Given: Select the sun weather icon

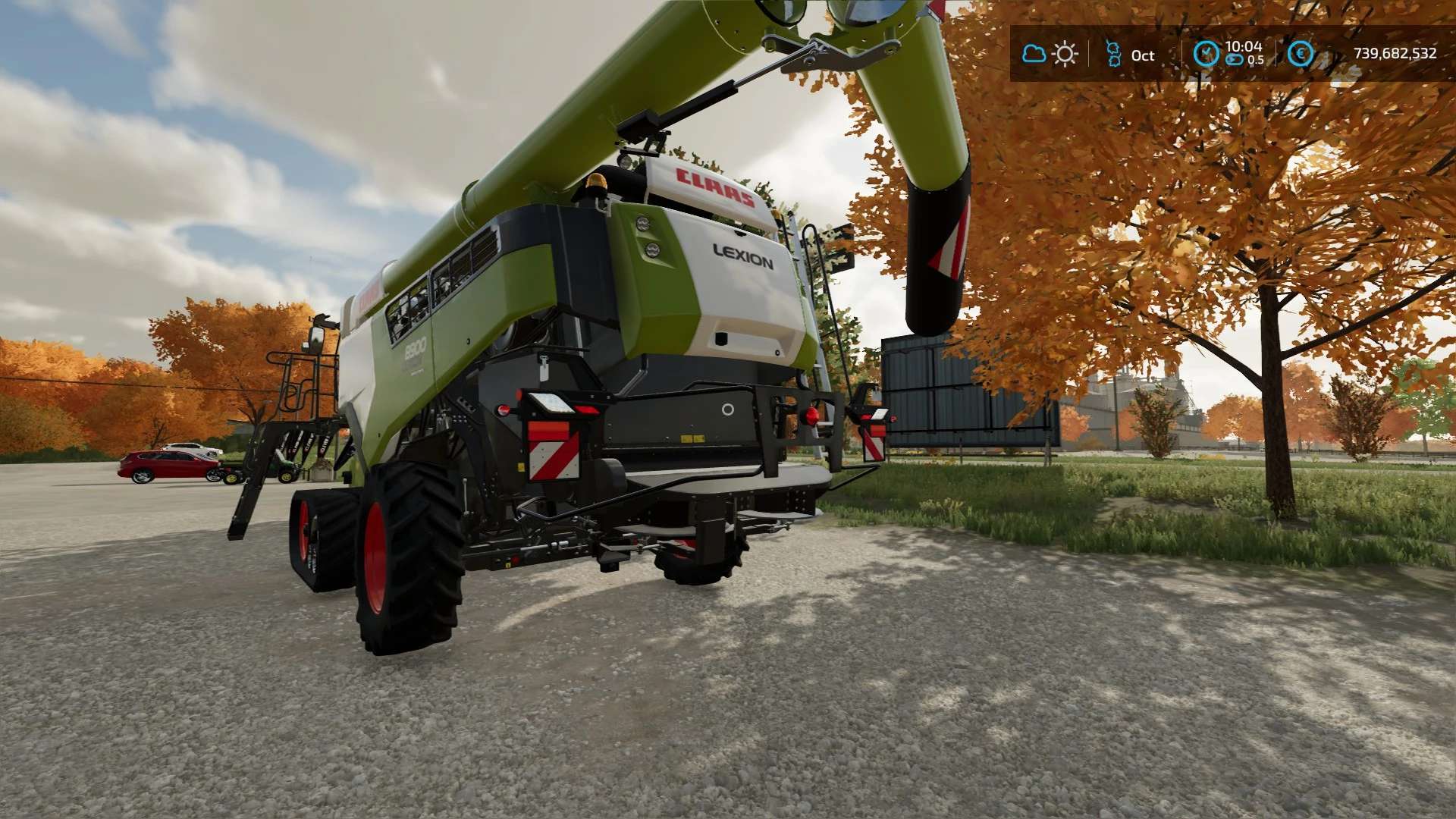Looking at the screenshot, I should pos(1065,54).
